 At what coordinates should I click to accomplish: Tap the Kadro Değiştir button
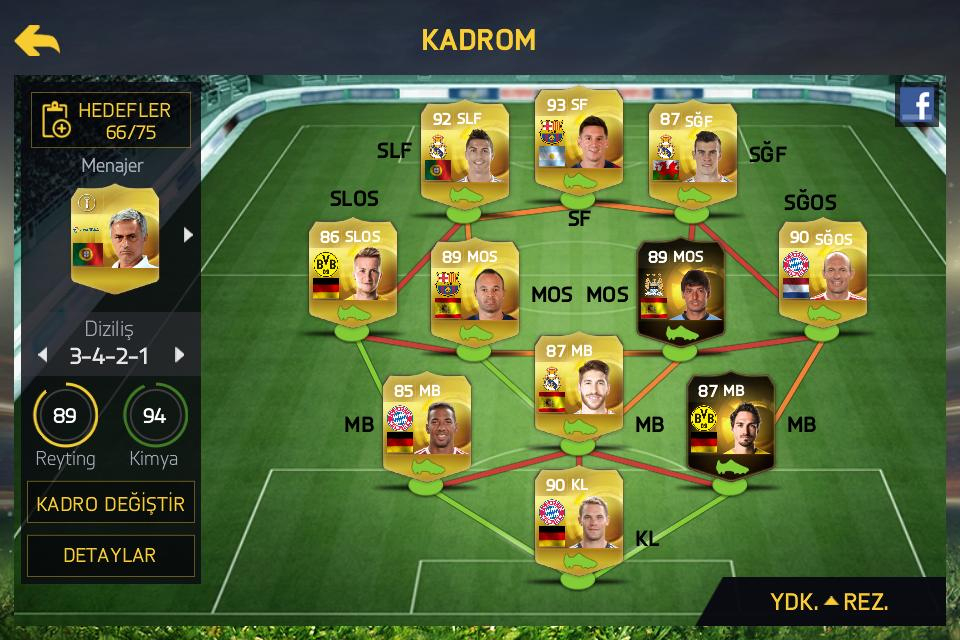click(x=111, y=503)
